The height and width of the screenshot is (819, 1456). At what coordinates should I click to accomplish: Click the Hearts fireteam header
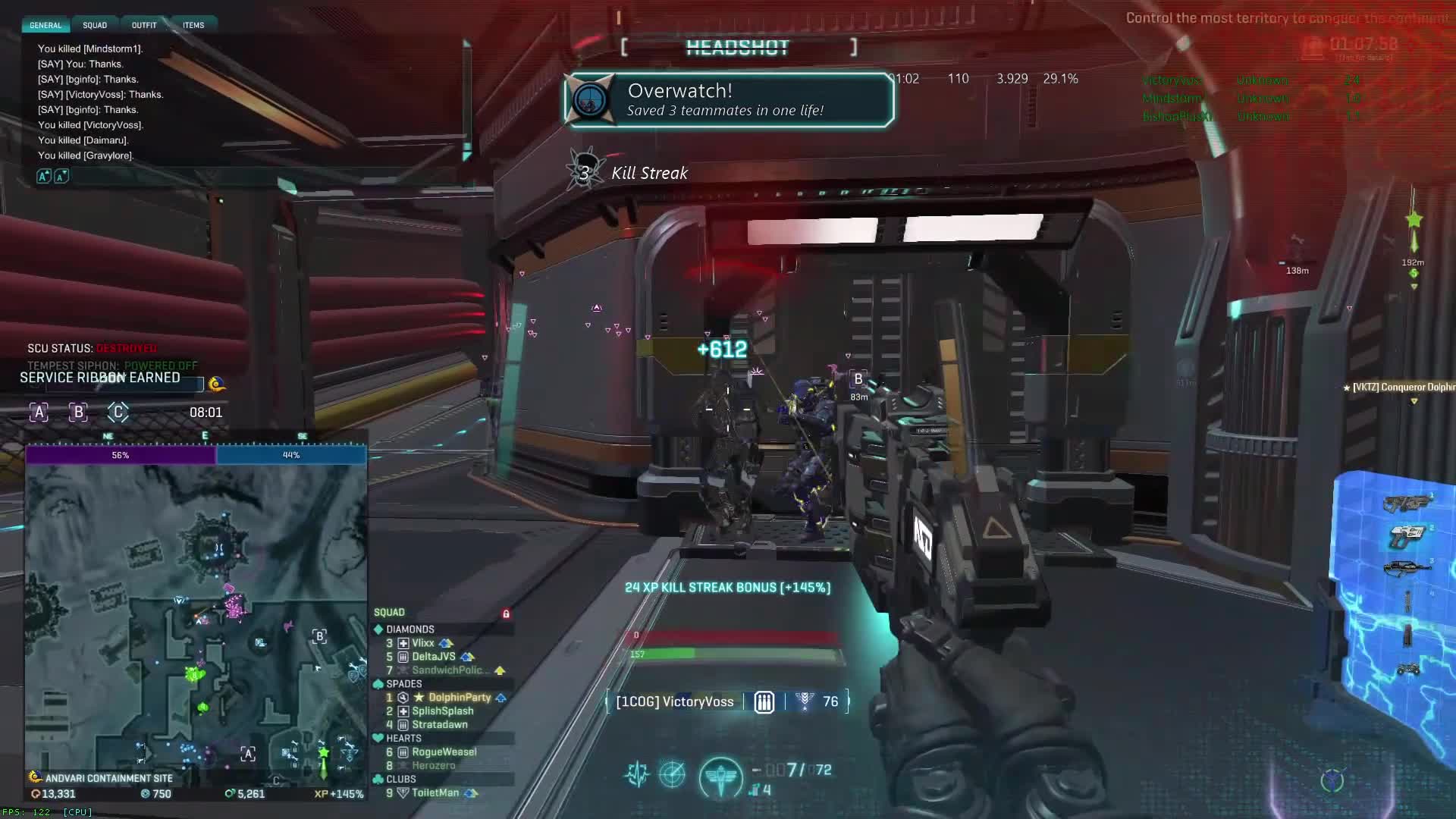click(403, 739)
